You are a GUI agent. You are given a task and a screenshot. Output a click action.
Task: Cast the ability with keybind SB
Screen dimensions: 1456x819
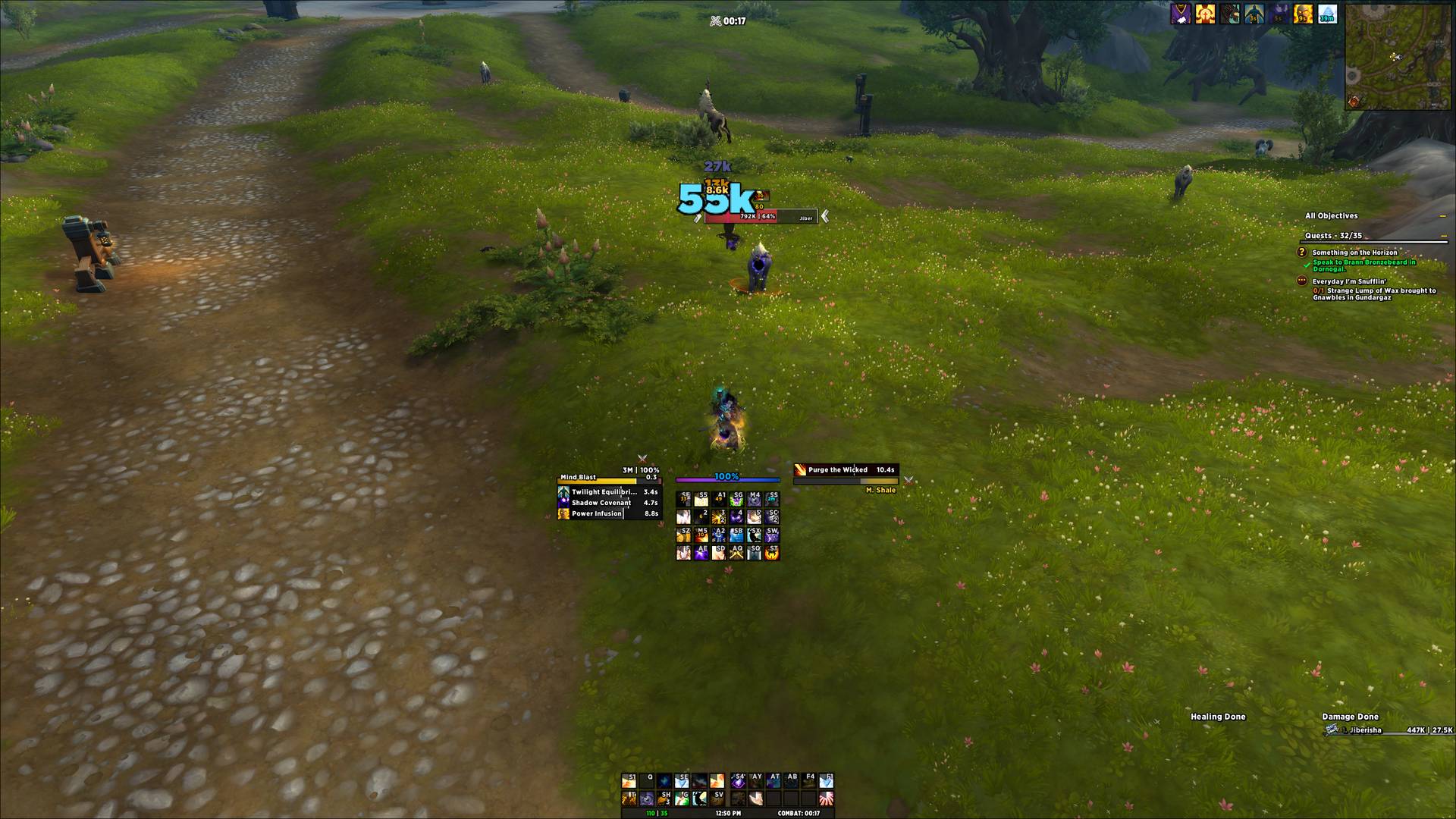coord(736,535)
